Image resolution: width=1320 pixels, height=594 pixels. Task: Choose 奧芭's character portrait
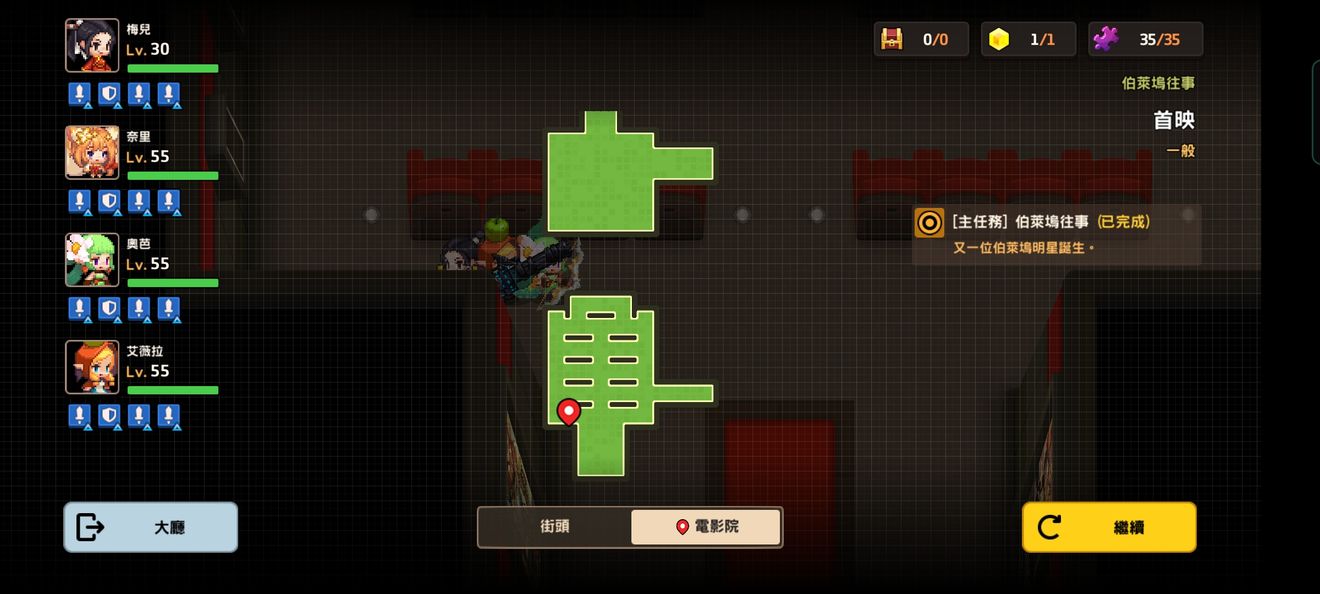92,260
